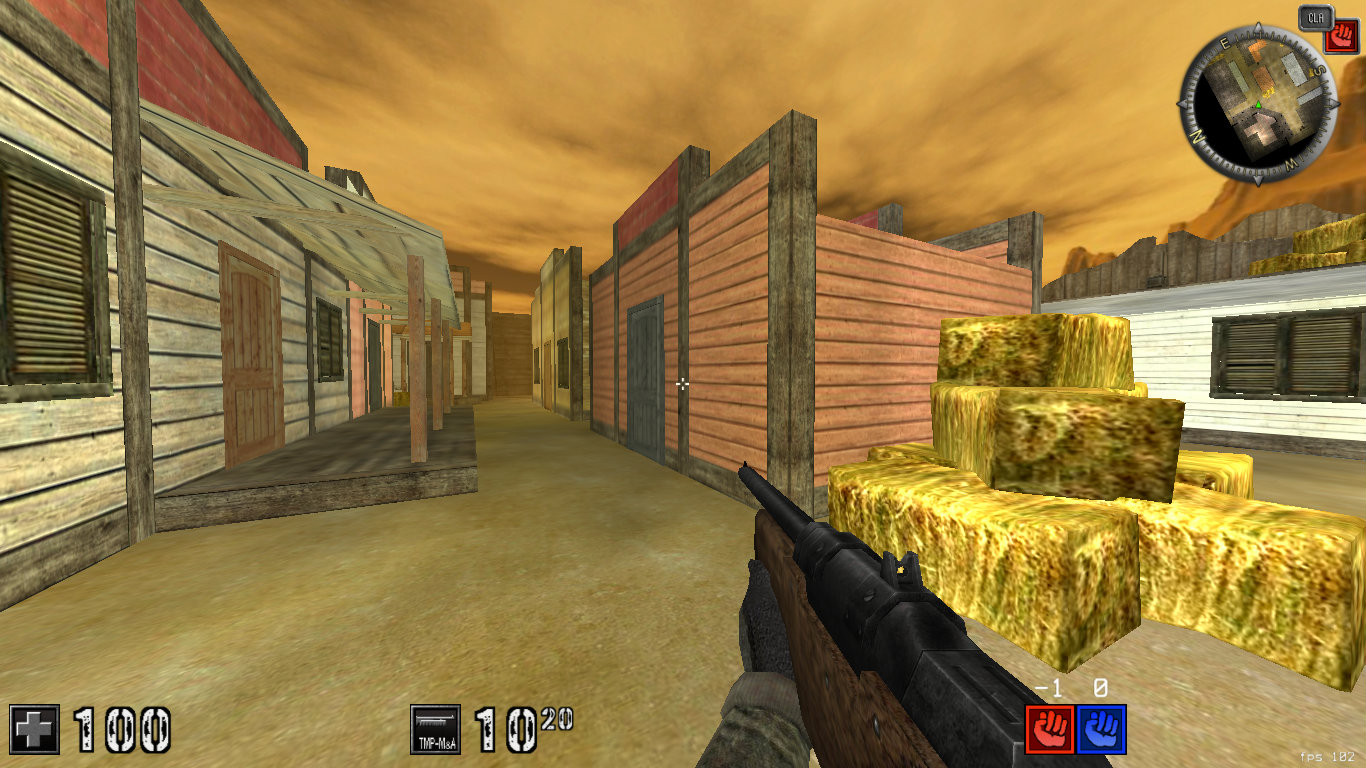1366x768 pixels.
Task: Click the red team fist score icon
Action: click(x=1050, y=730)
